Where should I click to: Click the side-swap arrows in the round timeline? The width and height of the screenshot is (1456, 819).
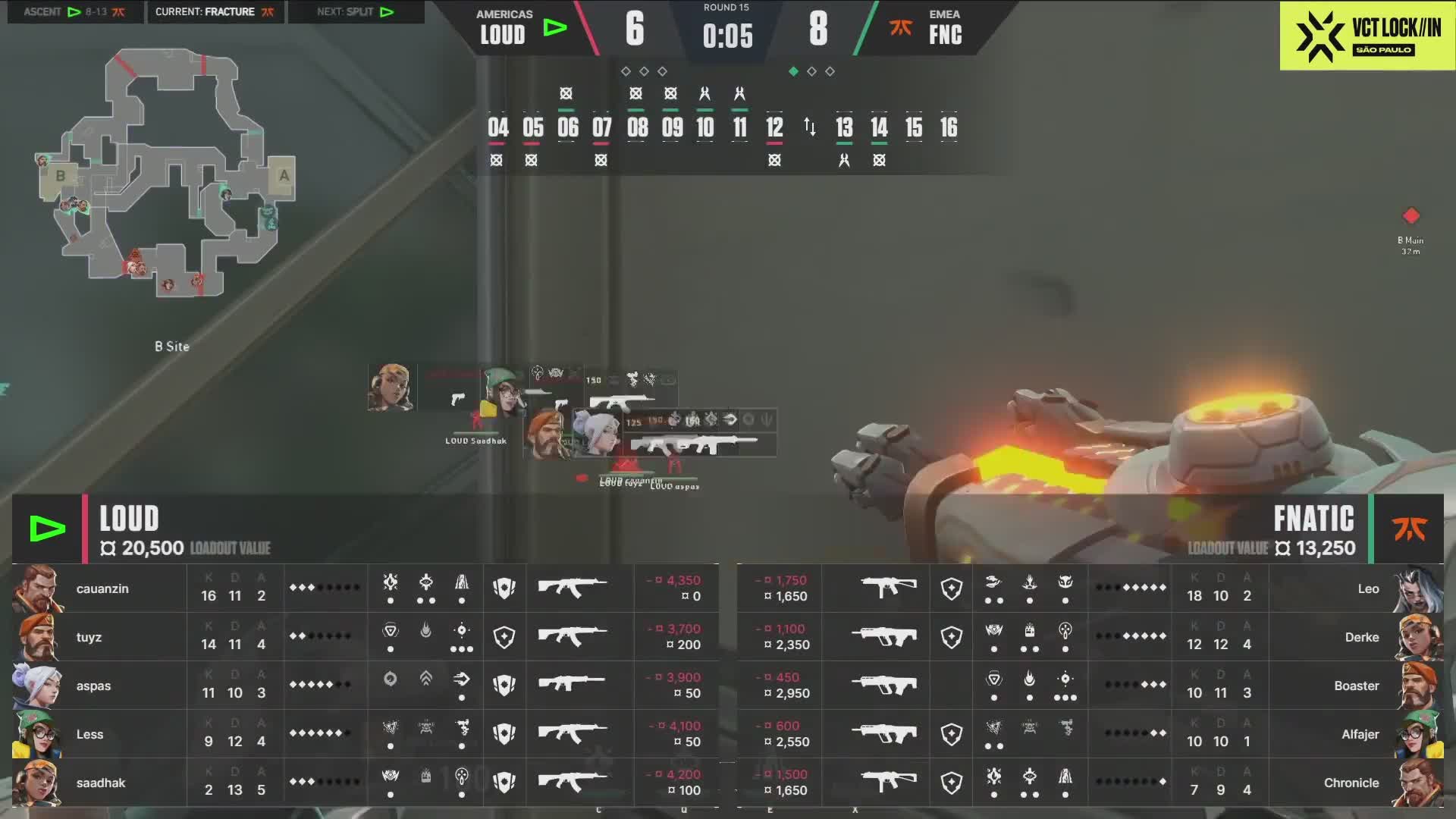(809, 127)
